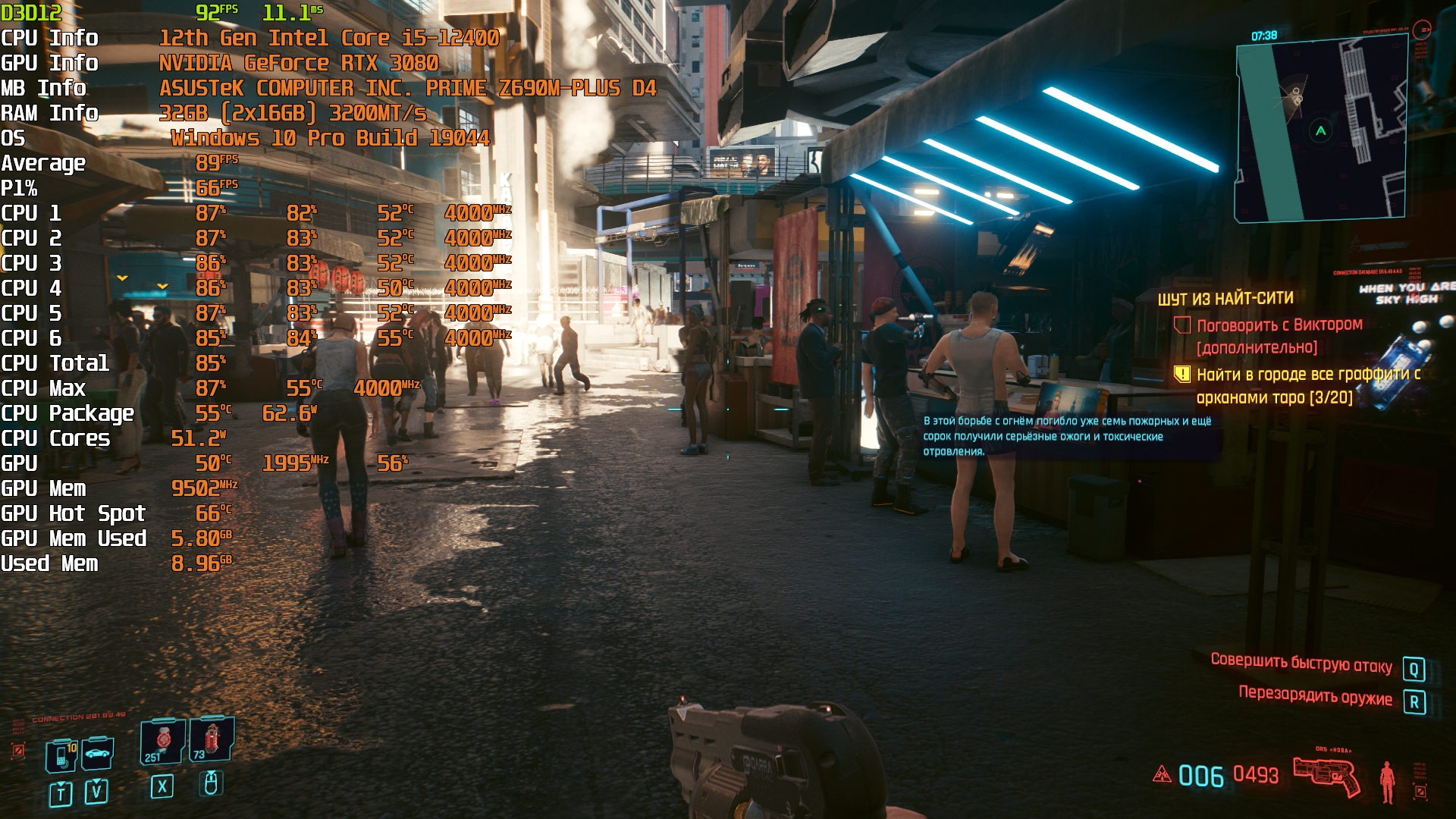Click the player arrow on the minimap

(x=1320, y=131)
